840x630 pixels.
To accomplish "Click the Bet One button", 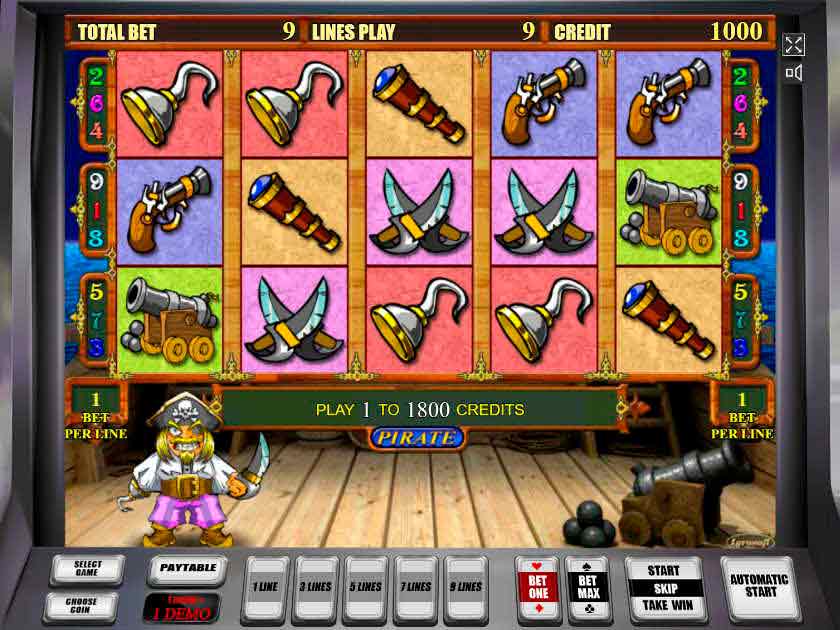I will (x=537, y=588).
